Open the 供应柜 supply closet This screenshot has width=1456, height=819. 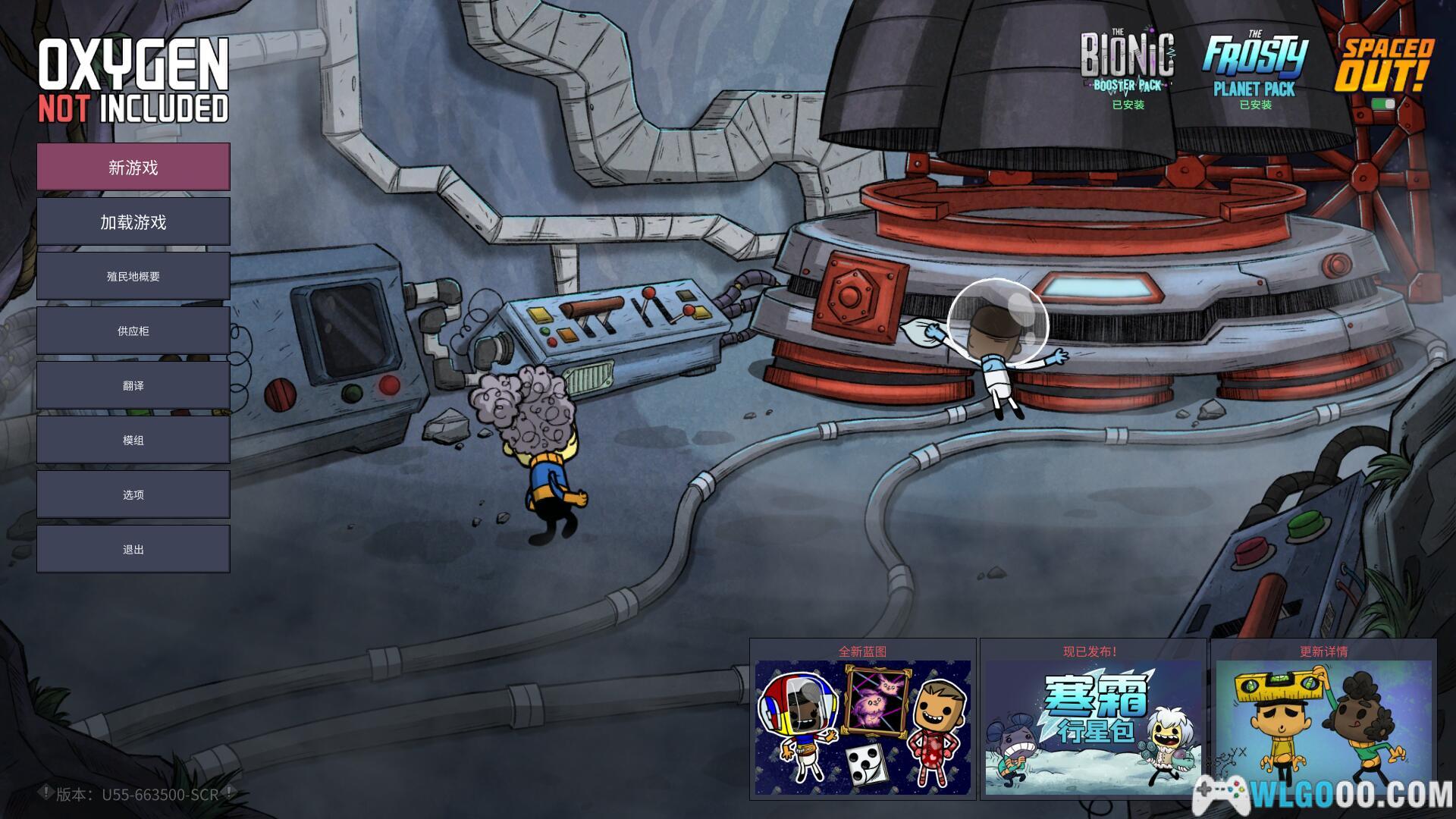click(133, 331)
